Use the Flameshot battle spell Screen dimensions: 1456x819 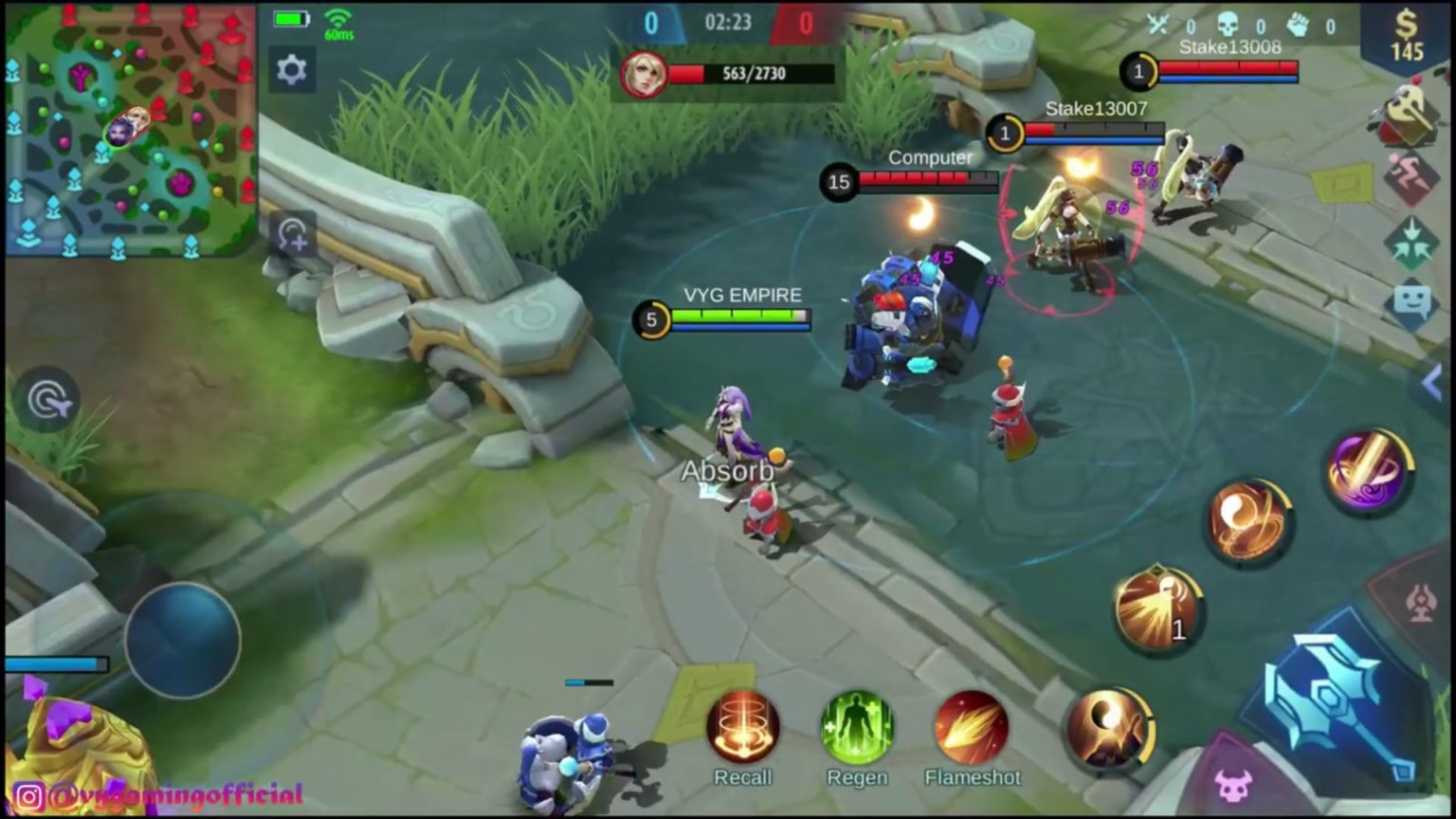pos(972,730)
